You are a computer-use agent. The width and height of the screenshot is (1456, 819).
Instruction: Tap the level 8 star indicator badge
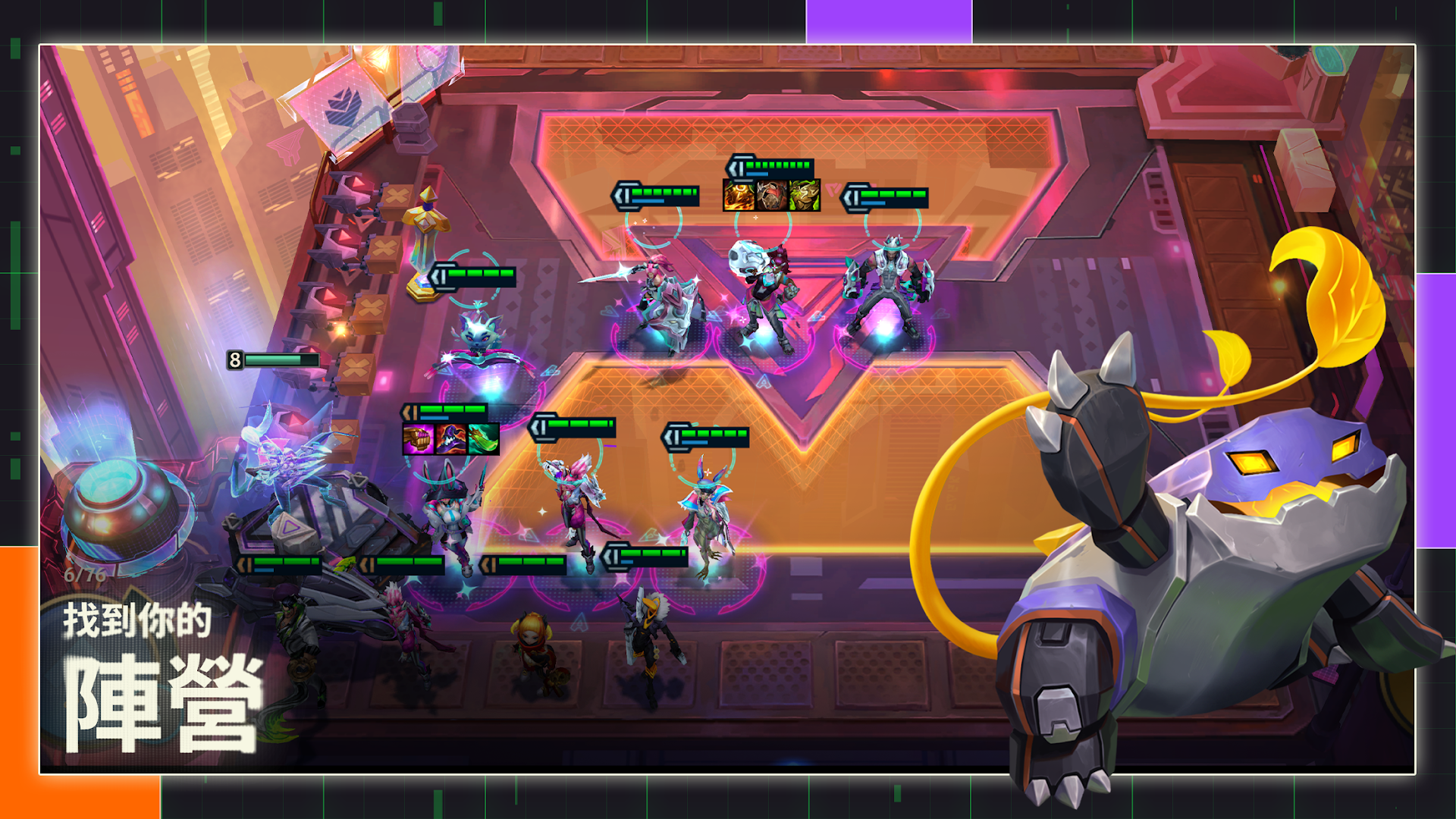[235, 359]
